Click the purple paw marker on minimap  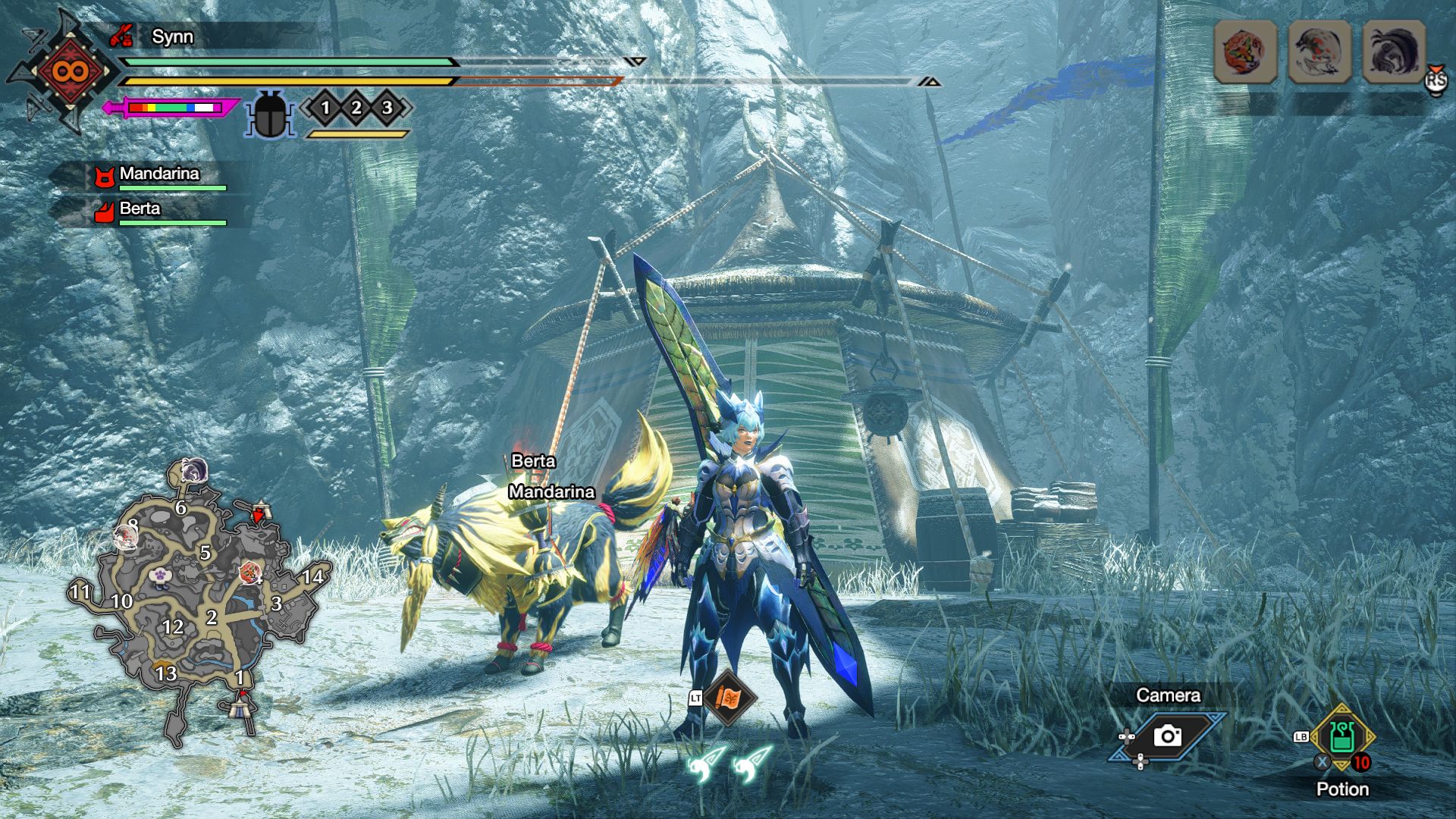coord(159,577)
